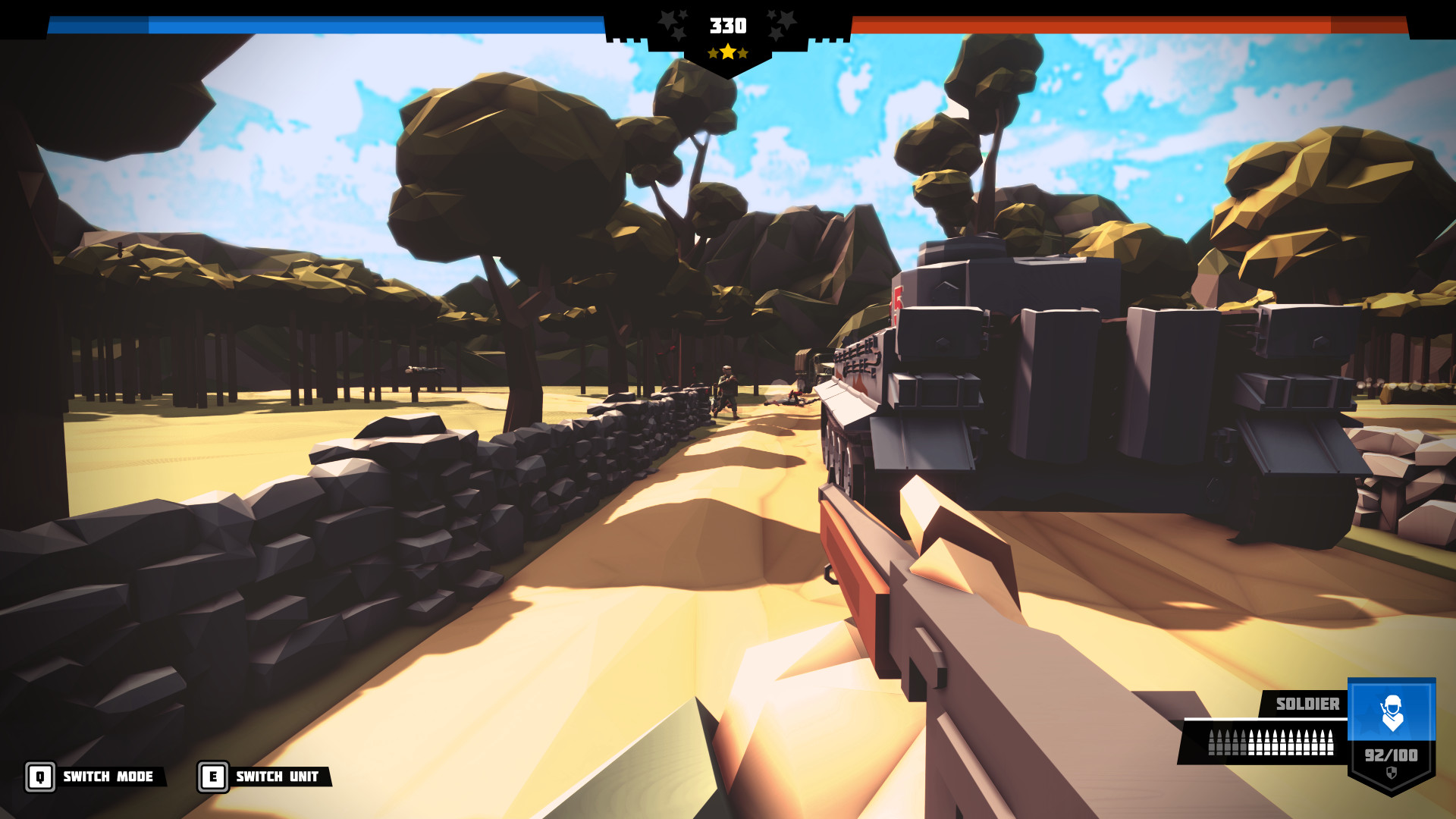The image size is (1456, 819).
Task: Click the E key icon near Switch Unit
Action: [213, 776]
